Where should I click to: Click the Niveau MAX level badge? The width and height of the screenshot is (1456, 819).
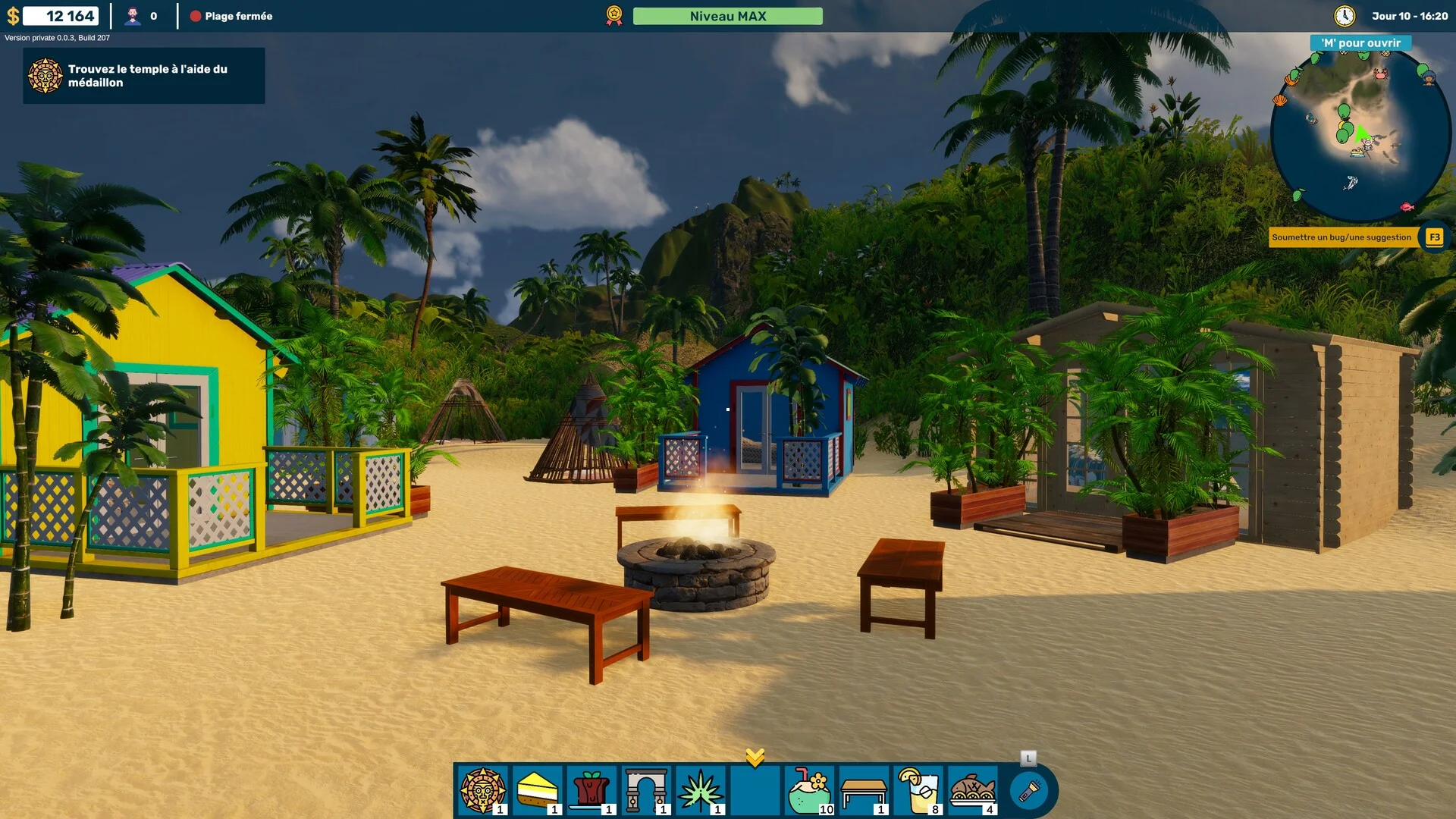click(x=727, y=16)
